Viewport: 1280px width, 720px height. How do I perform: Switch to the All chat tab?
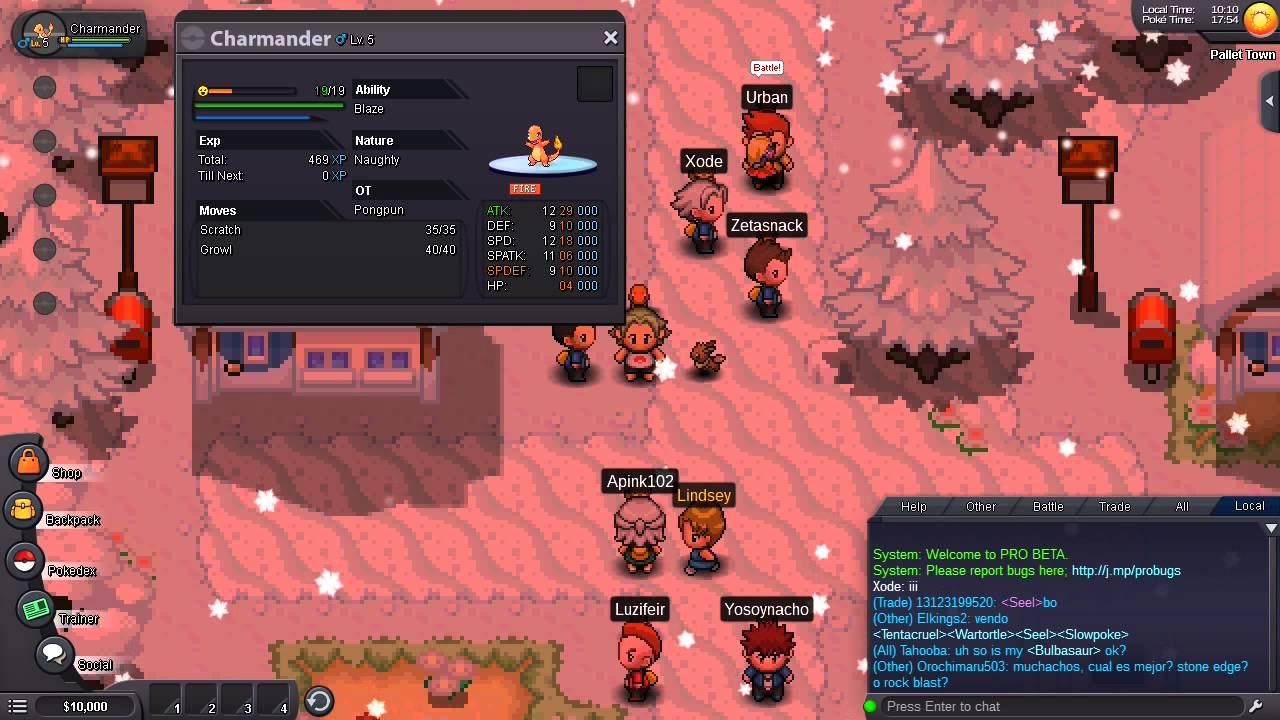[x=1181, y=506]
